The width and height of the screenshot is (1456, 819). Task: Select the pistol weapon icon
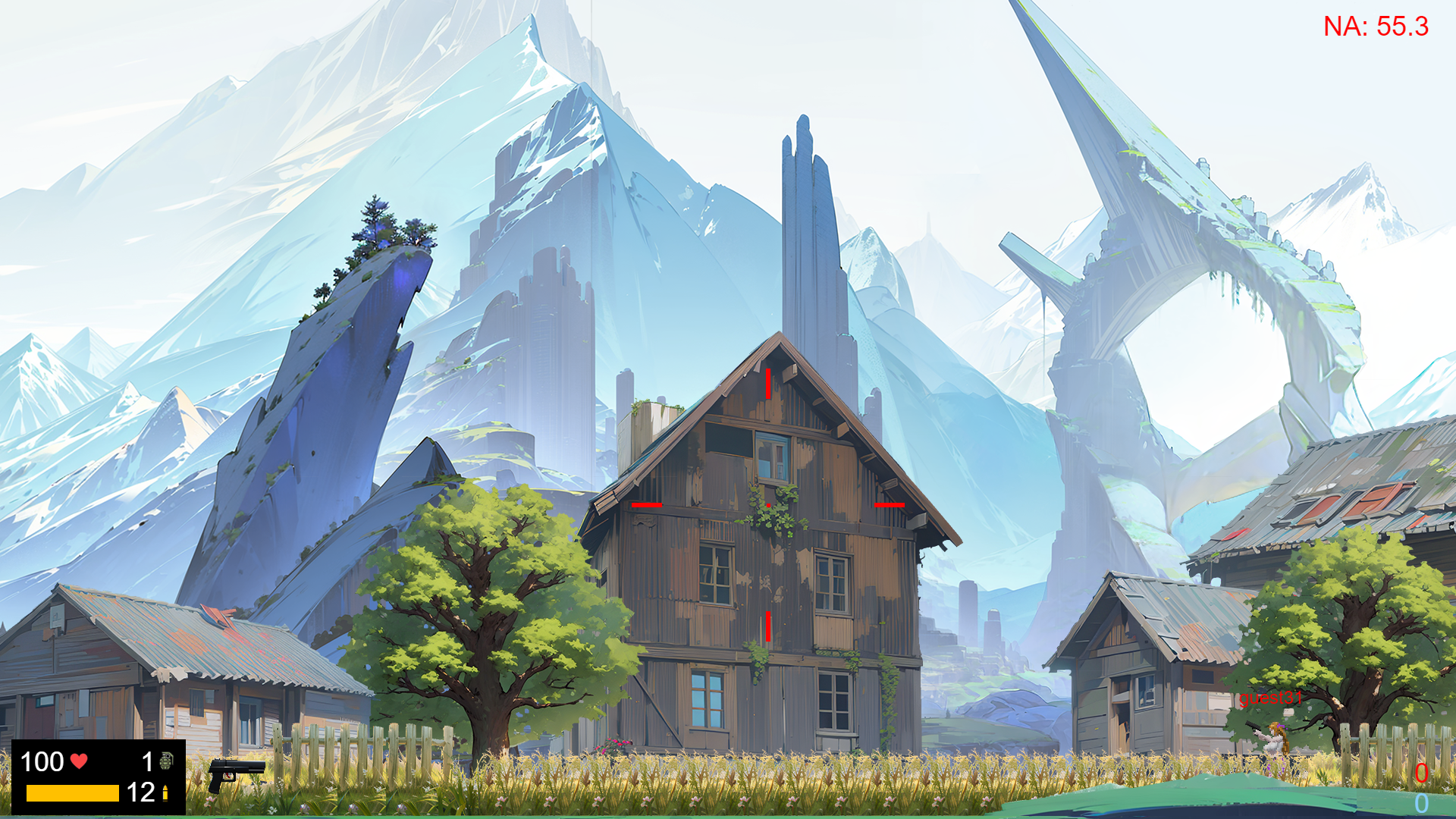[235, 773]
